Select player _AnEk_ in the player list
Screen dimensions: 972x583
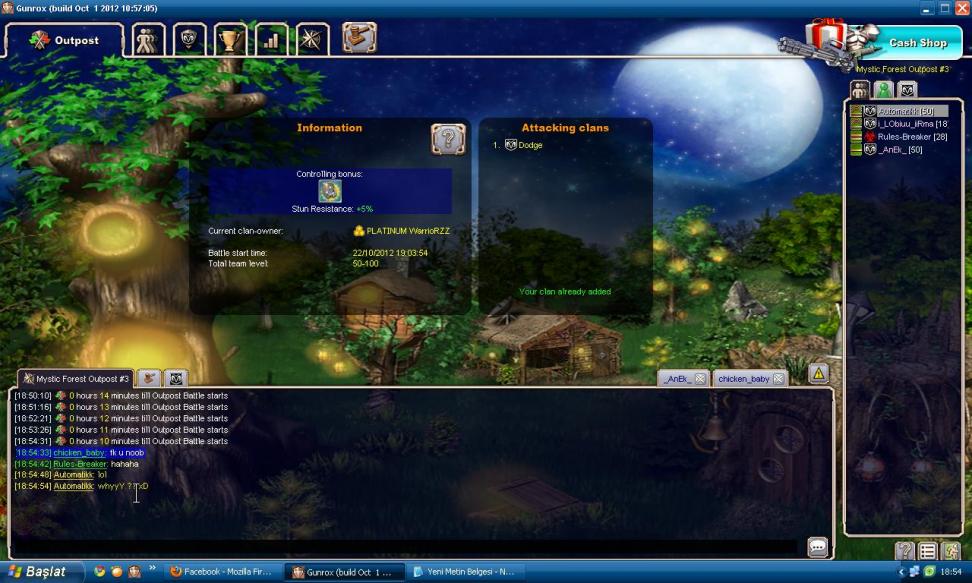coord(899,150)
